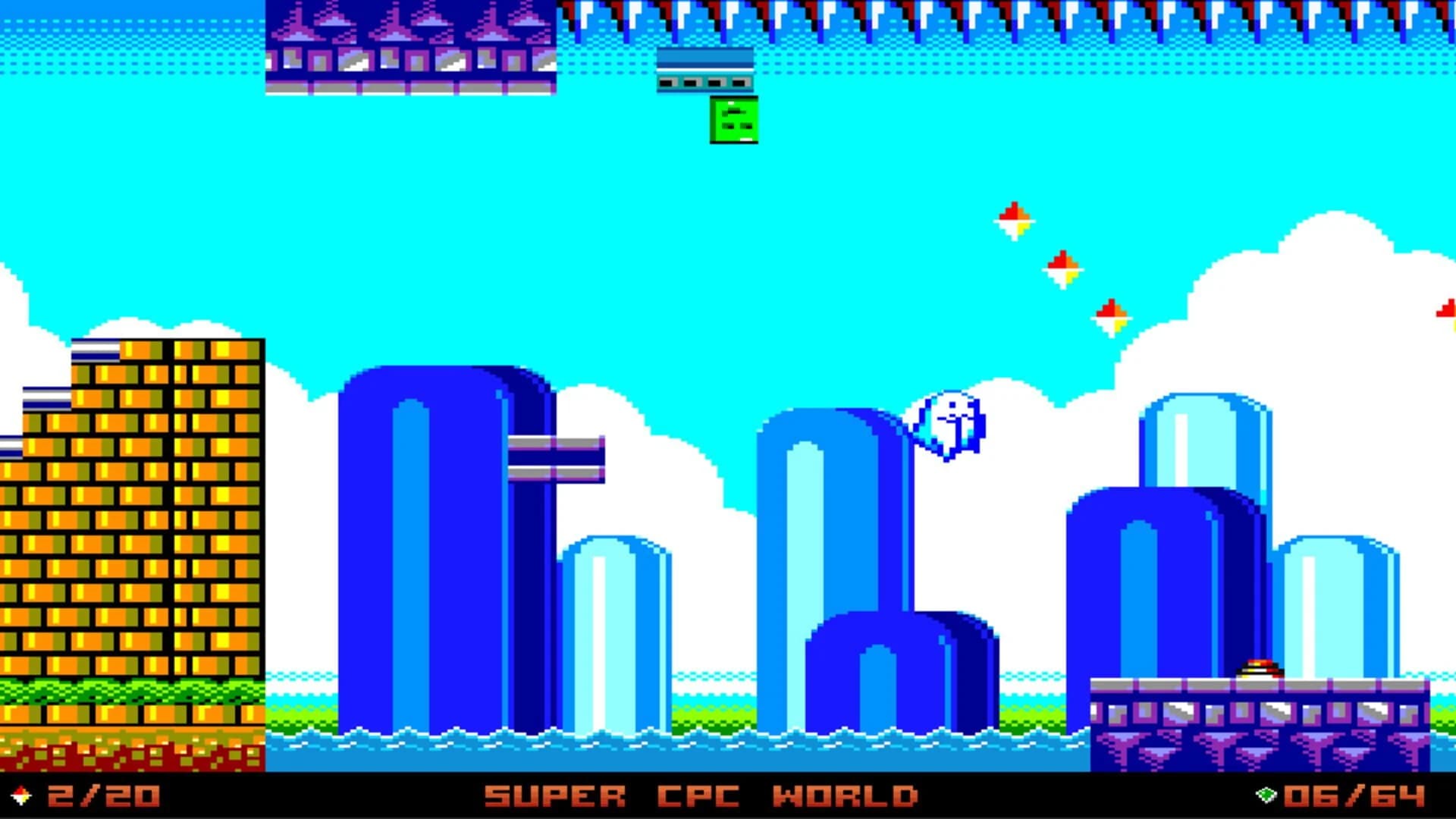The image size is (1456, 819).
Task: Click the green item block near the top
Action: click(x=734, y=121)
